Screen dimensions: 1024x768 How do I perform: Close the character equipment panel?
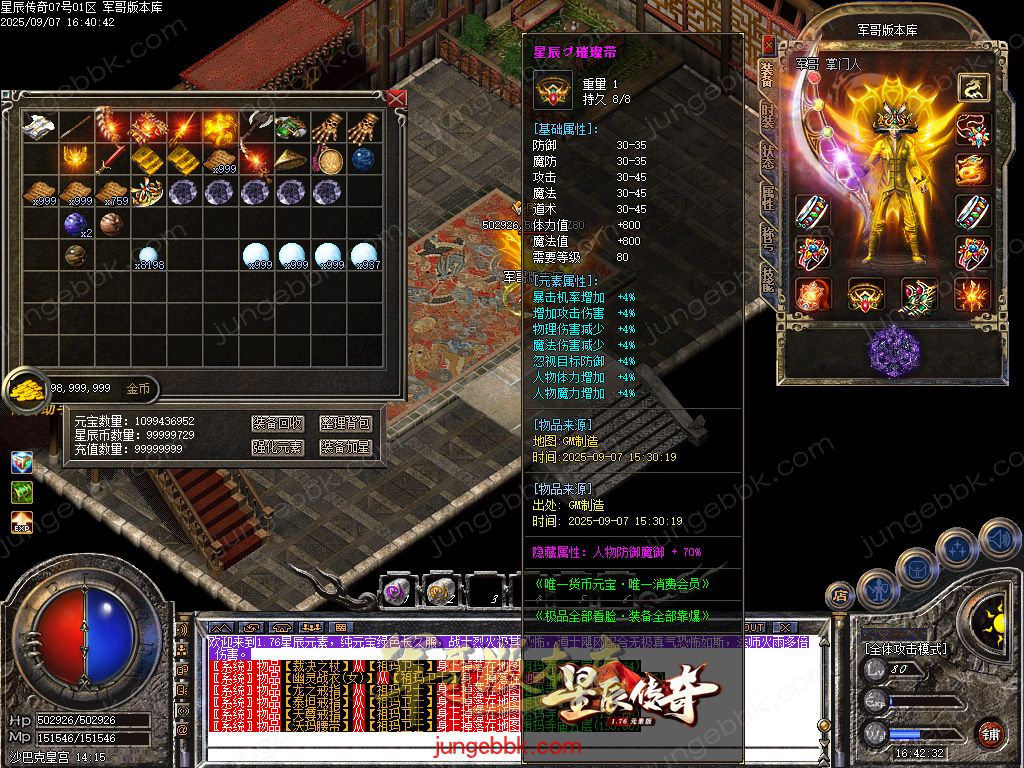[x=768, y=44]
